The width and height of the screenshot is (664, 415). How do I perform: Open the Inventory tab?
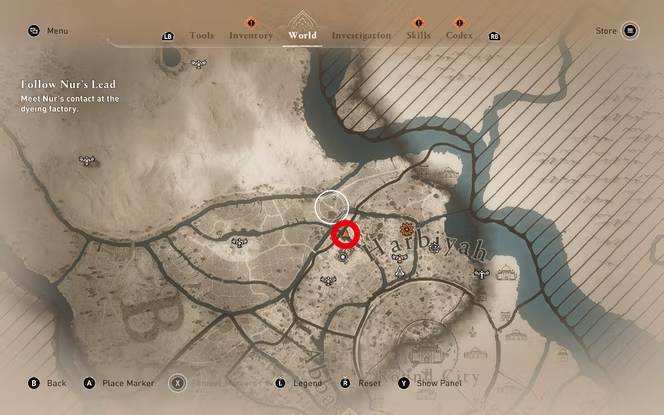tap(250, 35)
